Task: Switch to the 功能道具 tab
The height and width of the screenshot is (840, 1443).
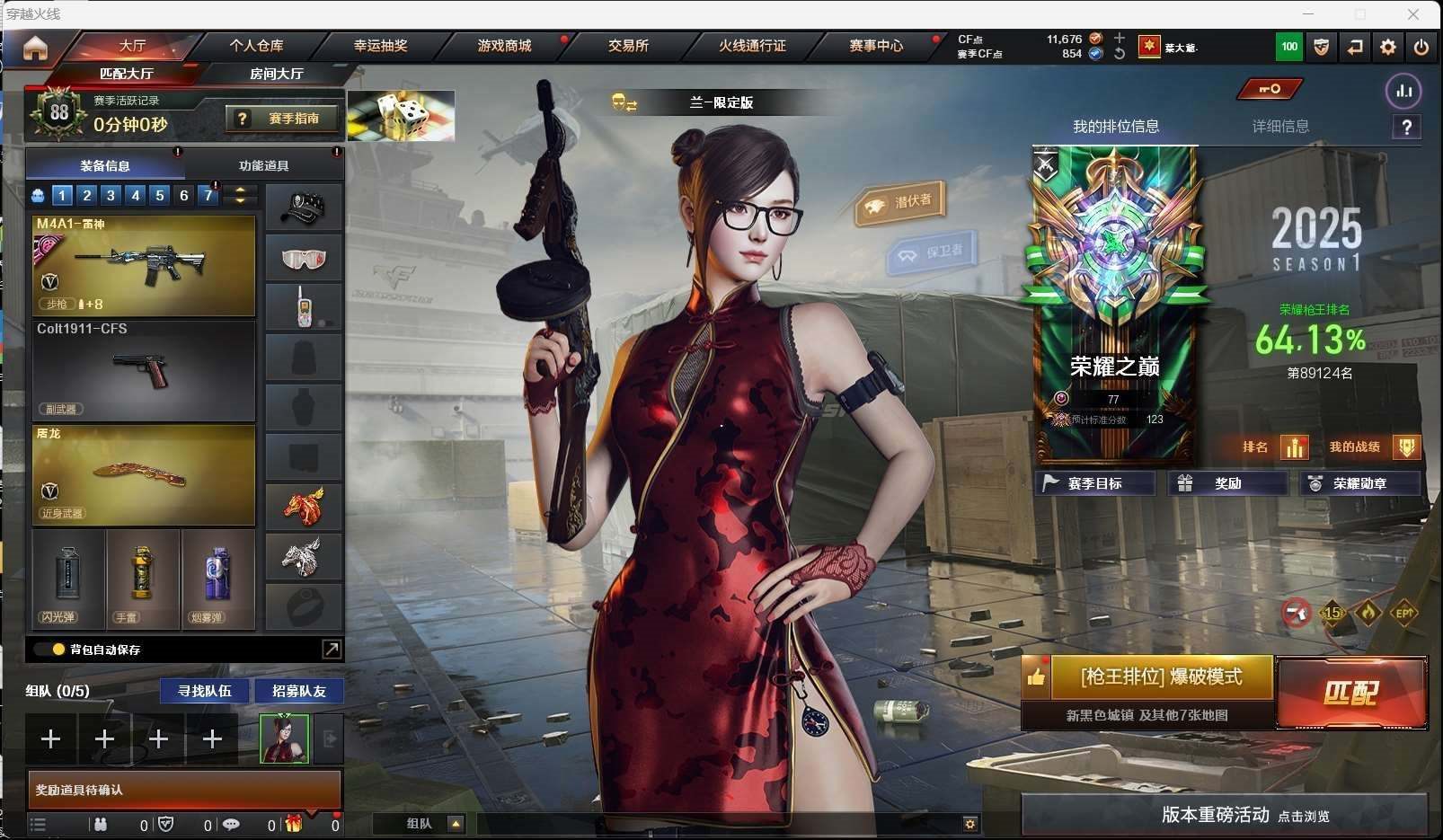Action: [263, 165]
